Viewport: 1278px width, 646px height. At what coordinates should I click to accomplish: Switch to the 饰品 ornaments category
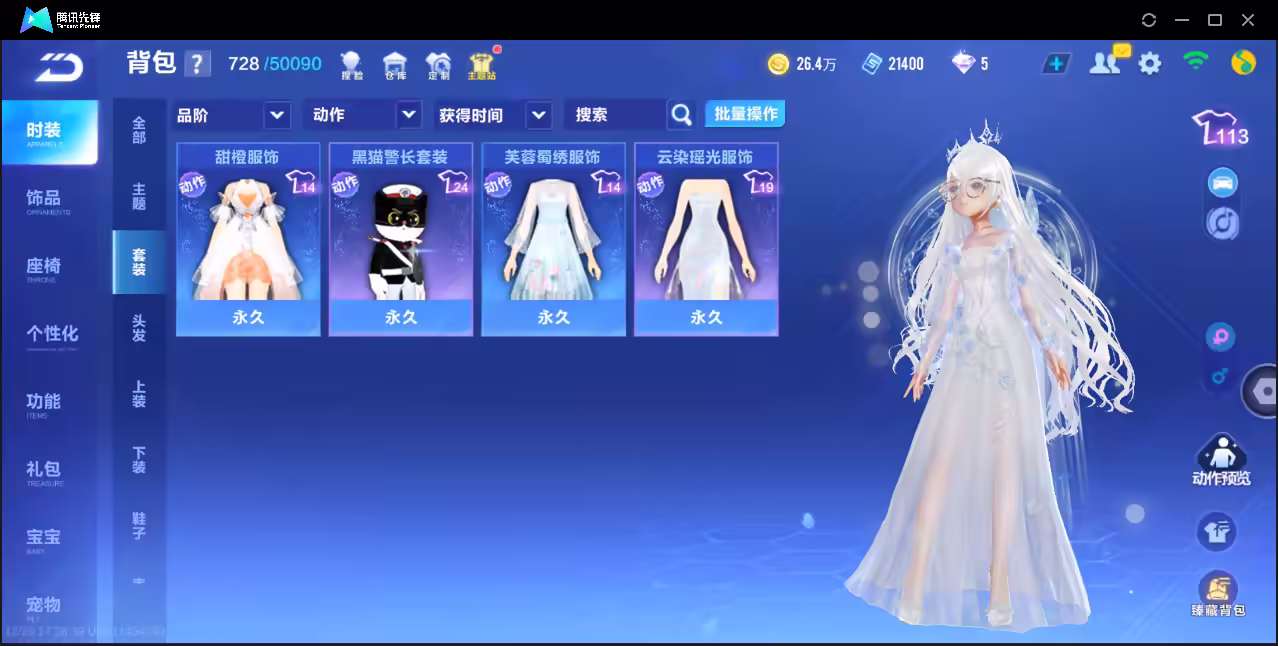click(x=44, y=200)
